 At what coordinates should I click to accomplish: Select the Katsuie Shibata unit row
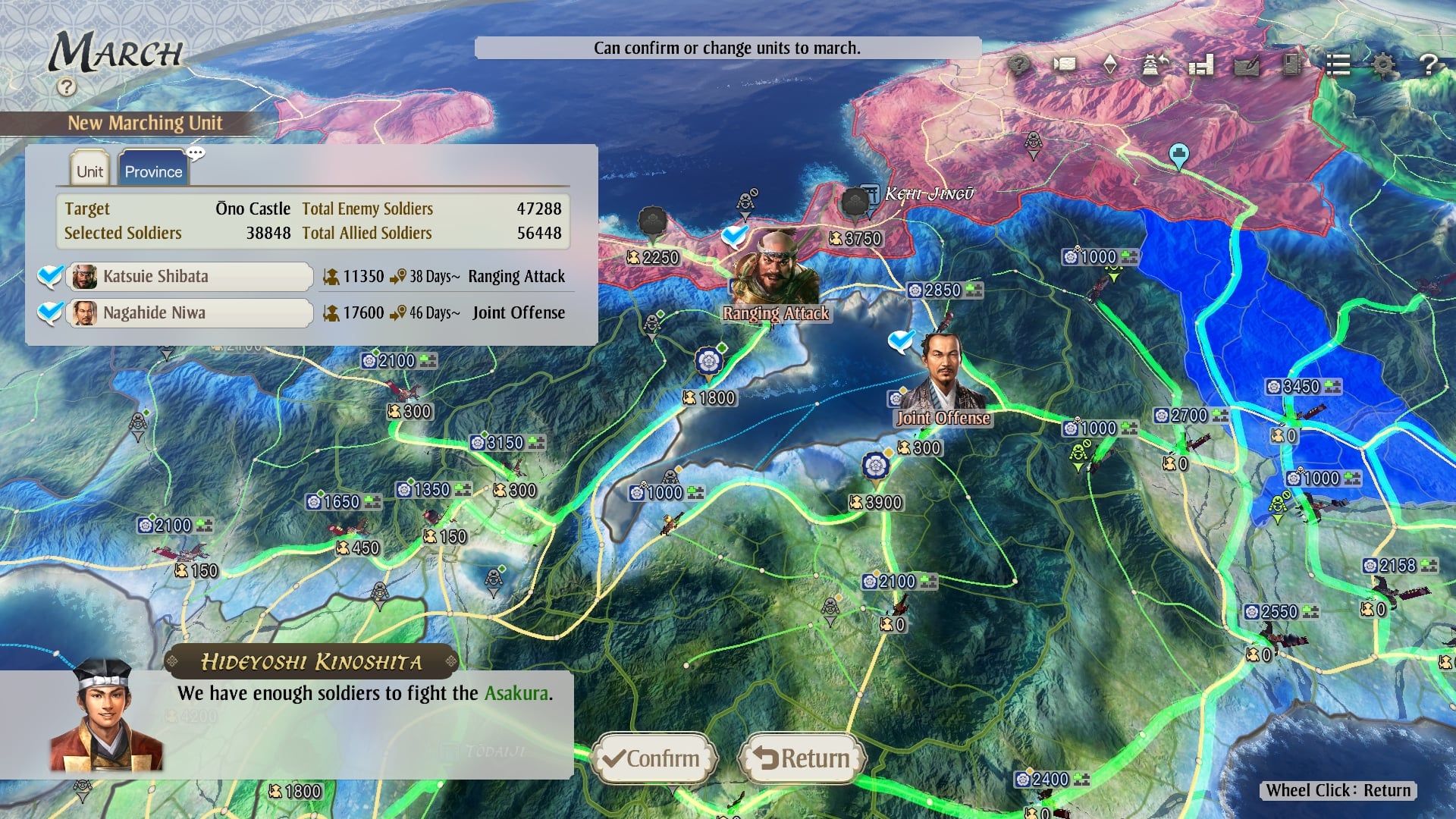click(x=190, y=276)
